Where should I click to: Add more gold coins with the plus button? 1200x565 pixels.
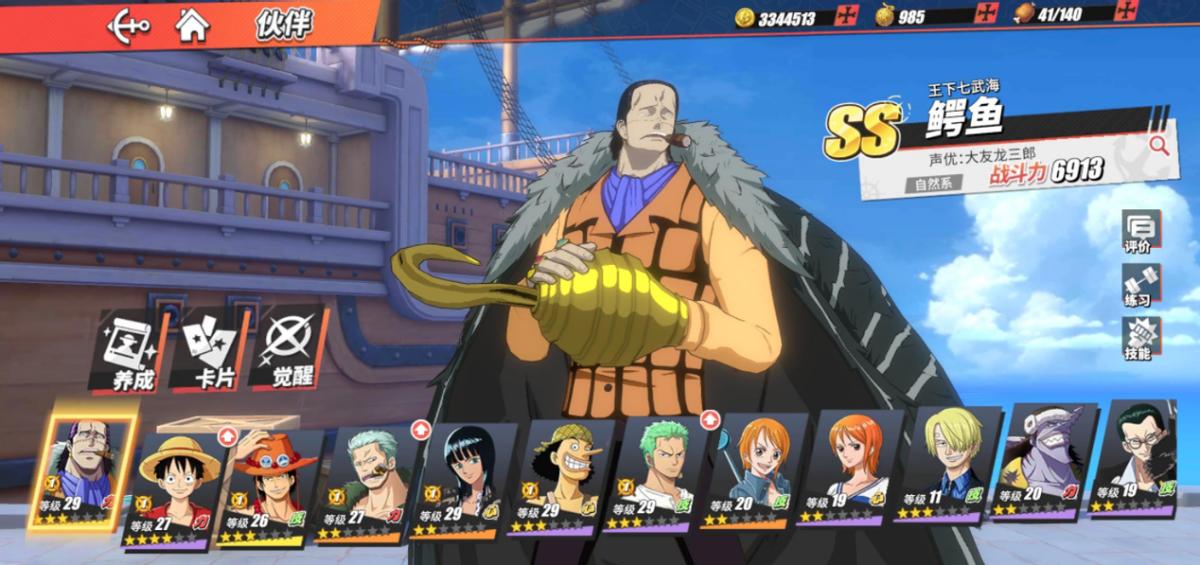848,16
